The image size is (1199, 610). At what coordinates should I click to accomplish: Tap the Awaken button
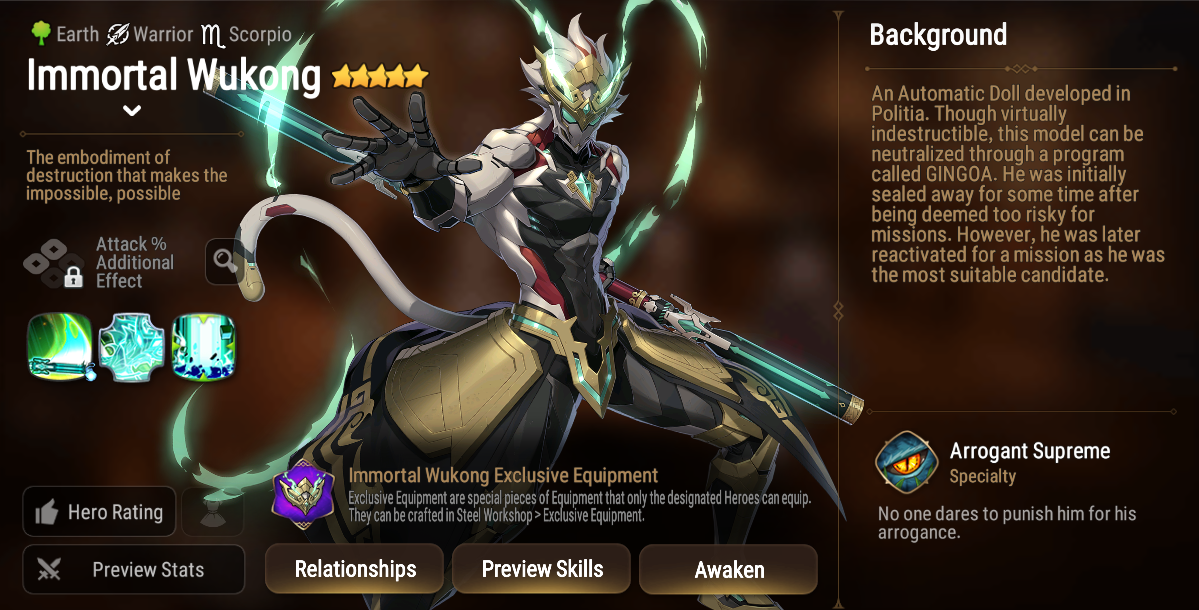pyautogui.click(x=729, y=570)
